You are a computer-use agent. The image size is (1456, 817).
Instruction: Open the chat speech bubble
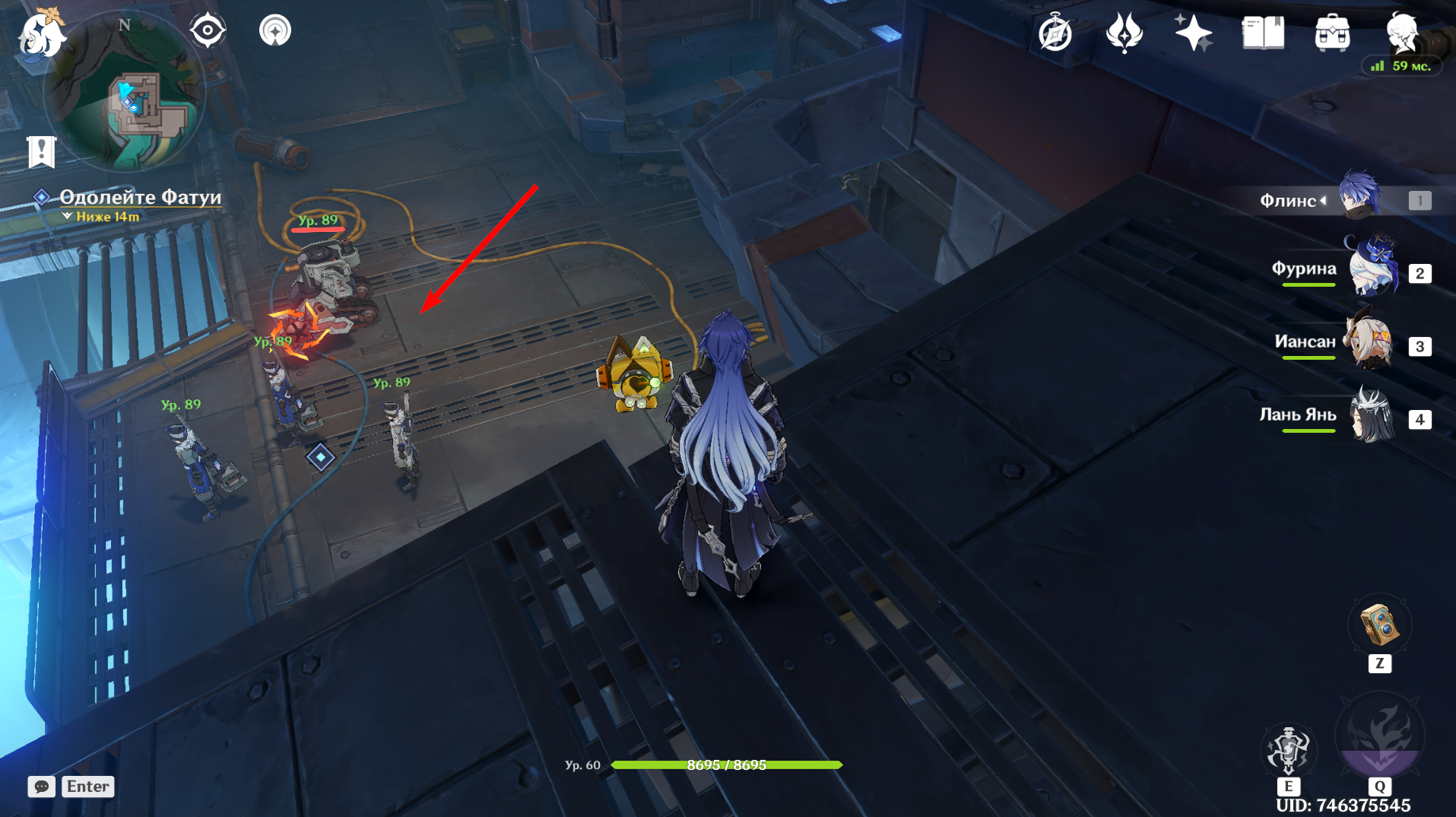tap(42, 787)
